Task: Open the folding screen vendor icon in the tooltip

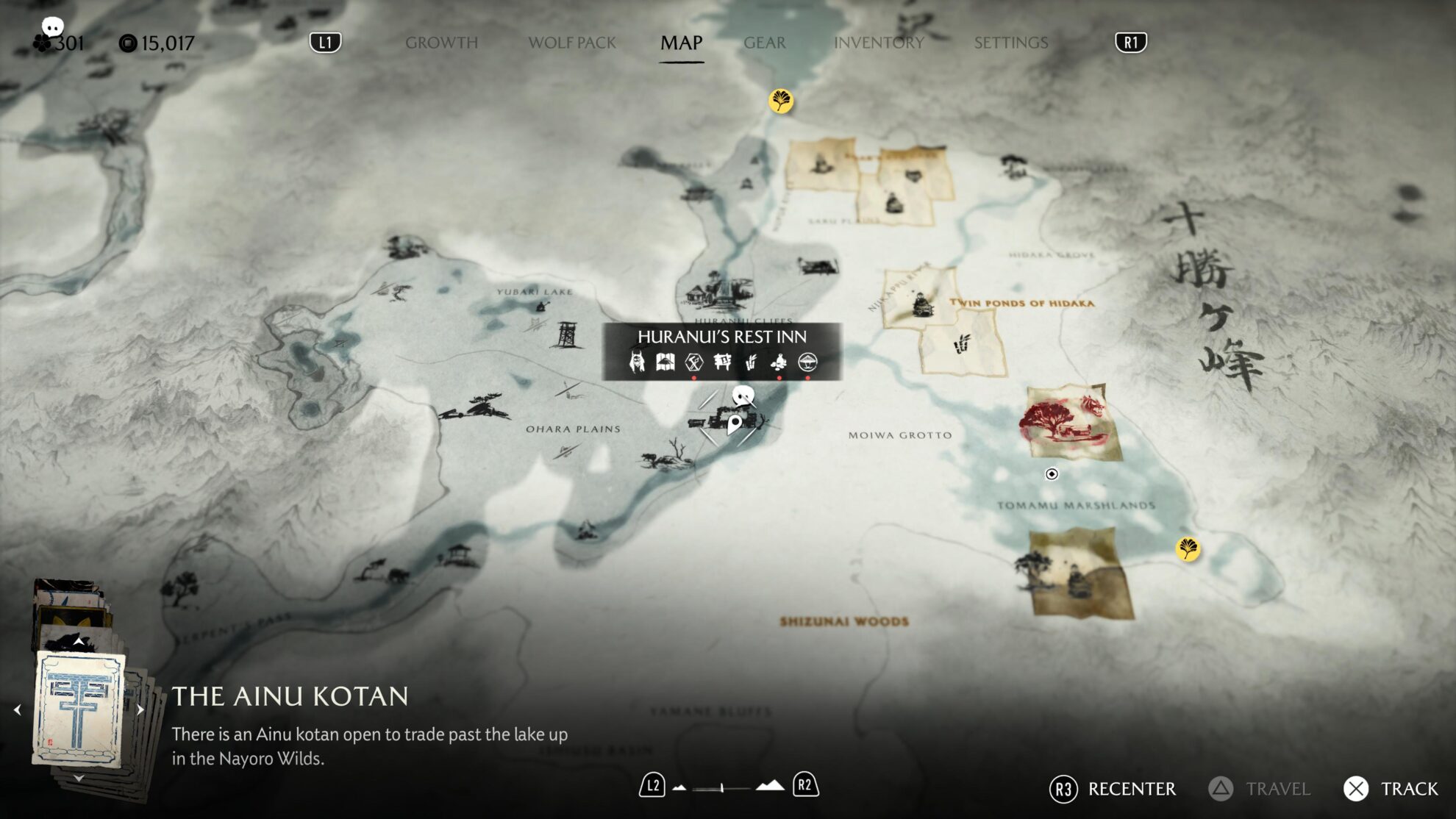Action: click(665, 362)
